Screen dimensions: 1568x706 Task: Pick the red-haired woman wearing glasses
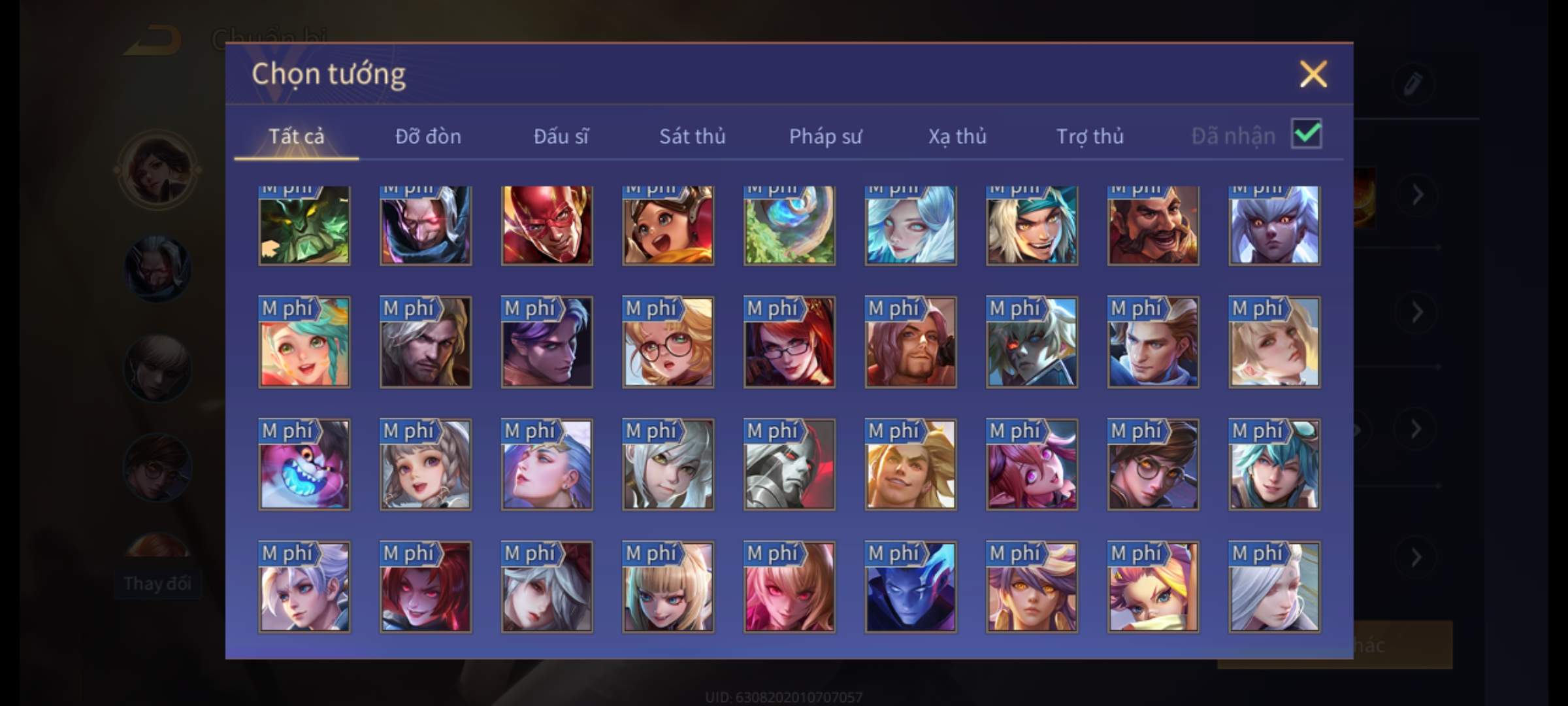point(789,343)
